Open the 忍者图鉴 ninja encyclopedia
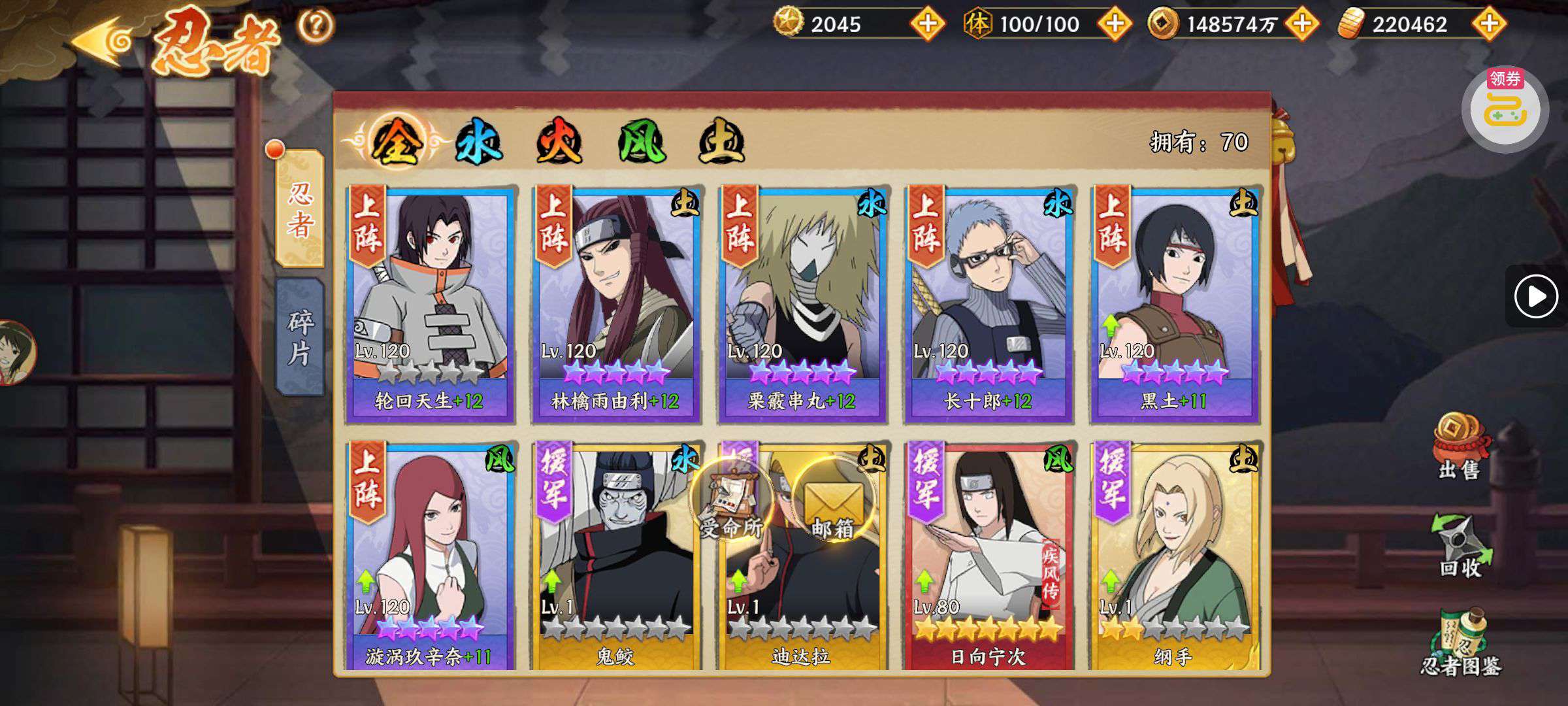This screenshot has width=1568, height=706. 1461,644
